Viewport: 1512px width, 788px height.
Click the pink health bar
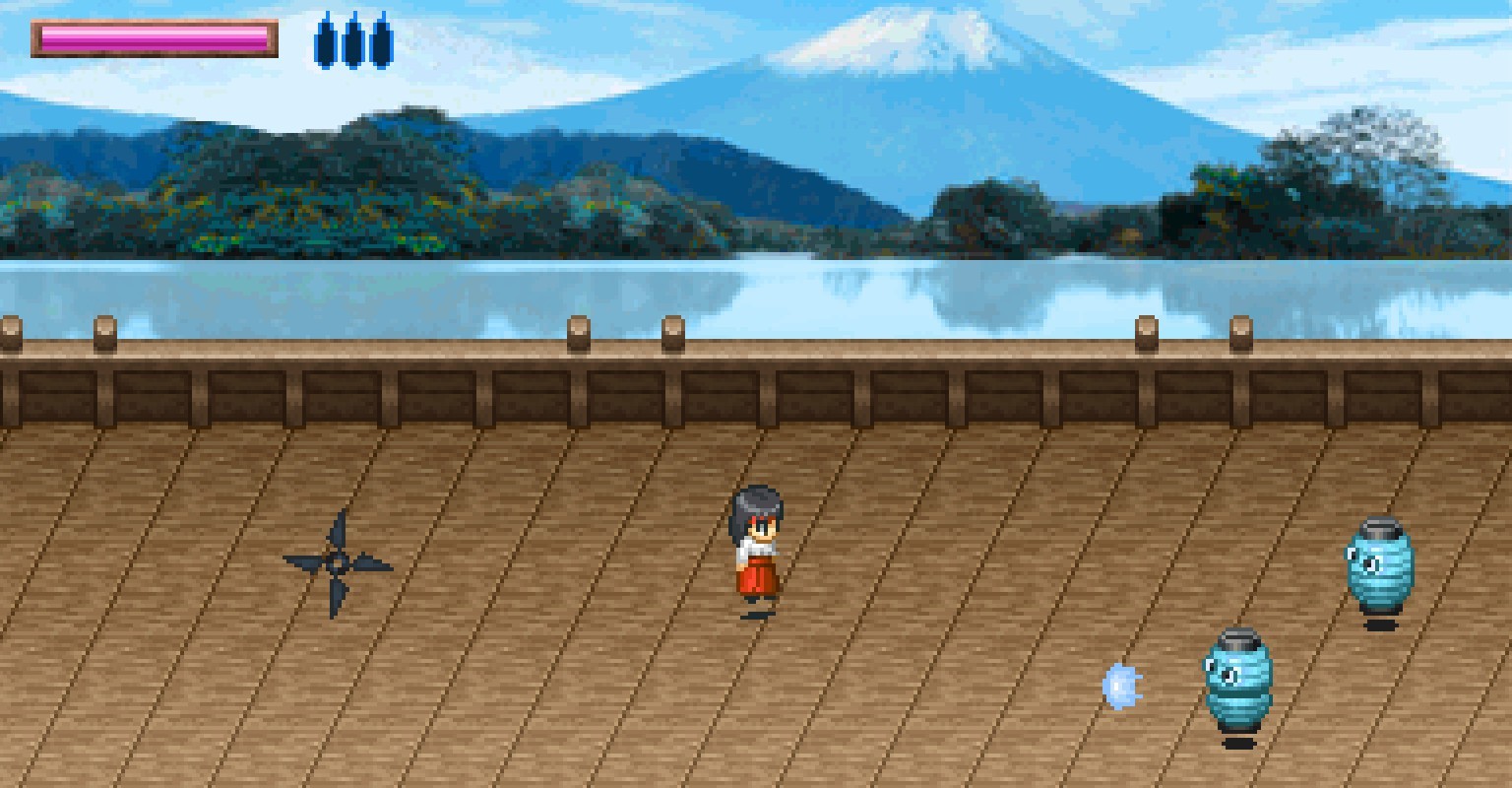click(153, 36)
